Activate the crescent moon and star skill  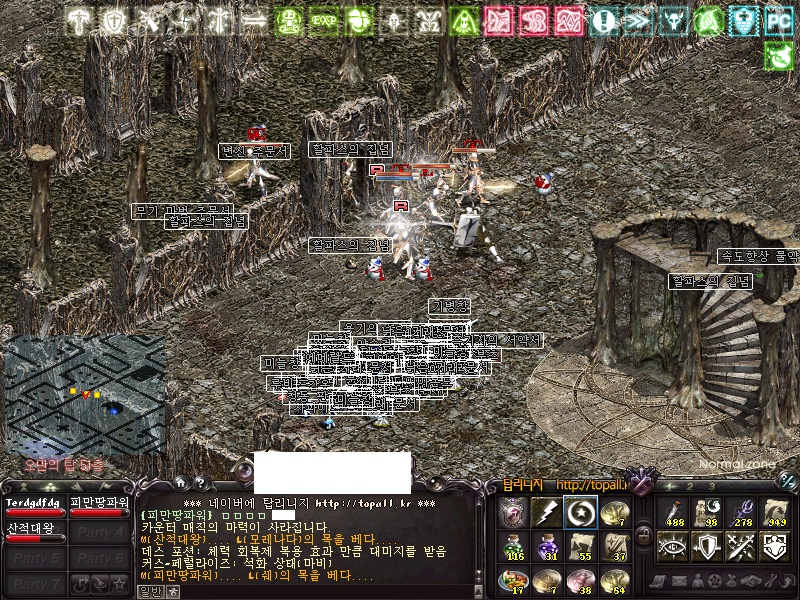[579, 513]
